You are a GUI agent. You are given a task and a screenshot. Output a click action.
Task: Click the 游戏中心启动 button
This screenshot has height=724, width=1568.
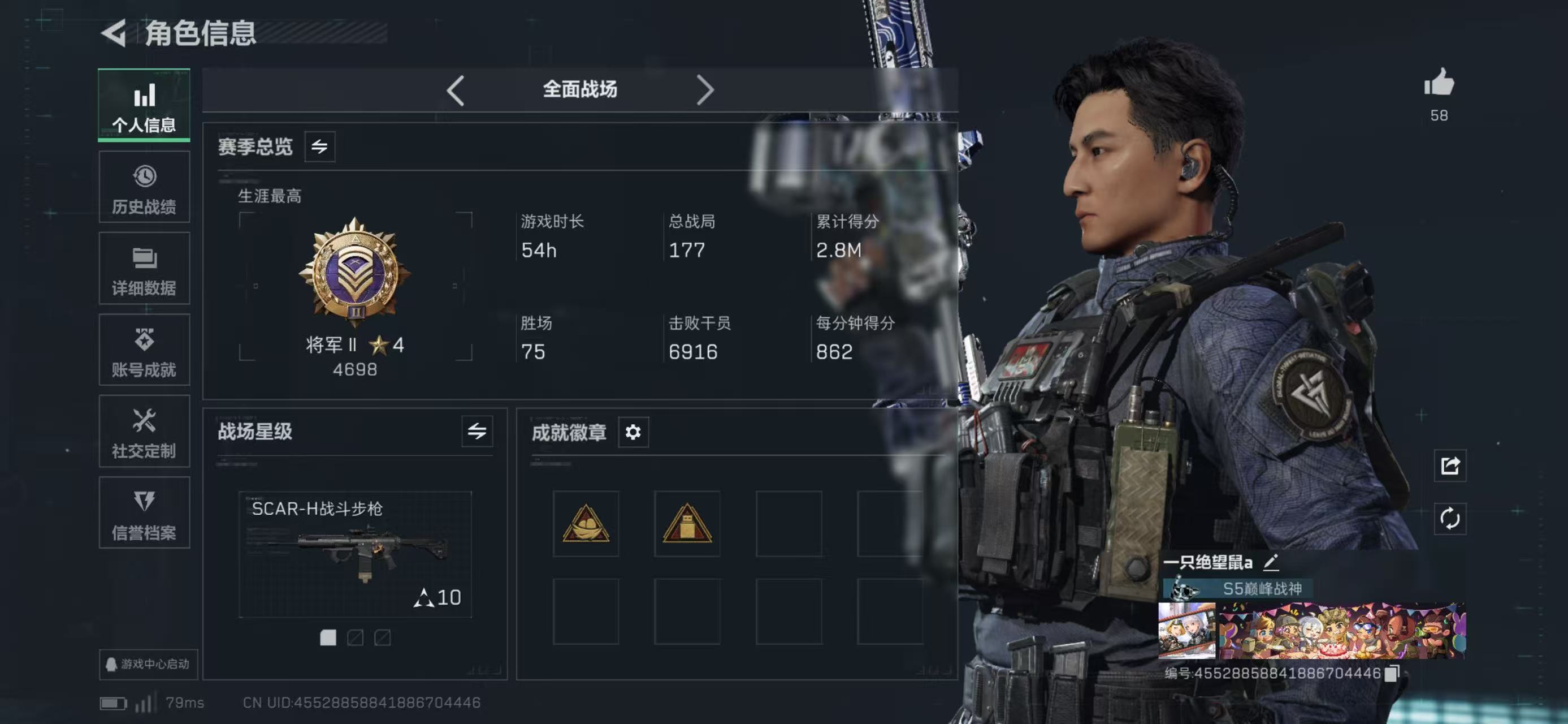pos(148,663)
